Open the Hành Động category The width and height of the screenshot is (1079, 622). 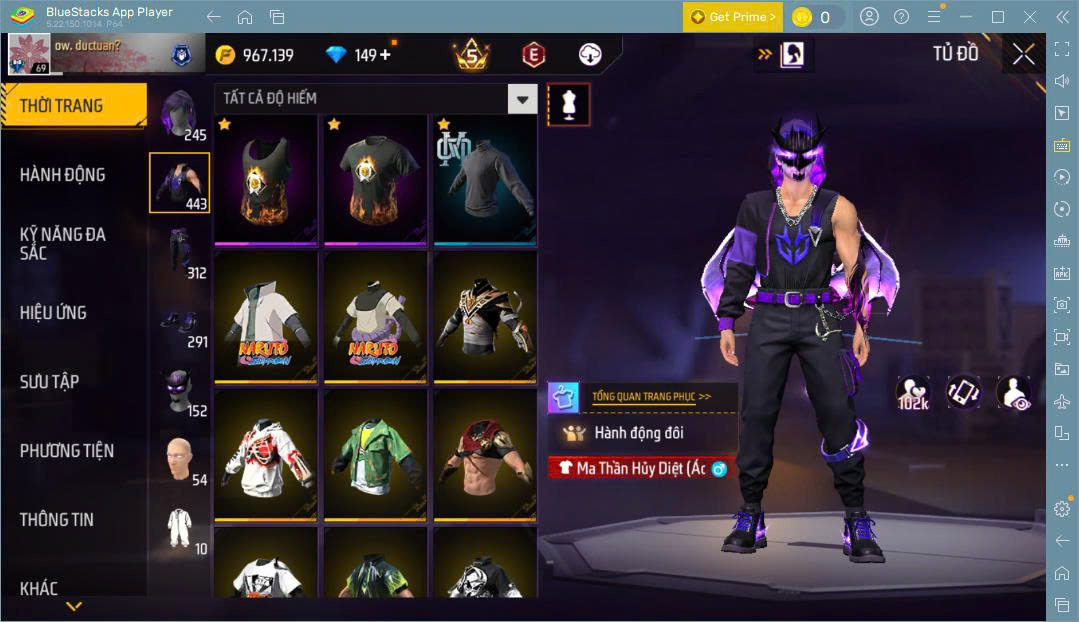pos(63,175)
